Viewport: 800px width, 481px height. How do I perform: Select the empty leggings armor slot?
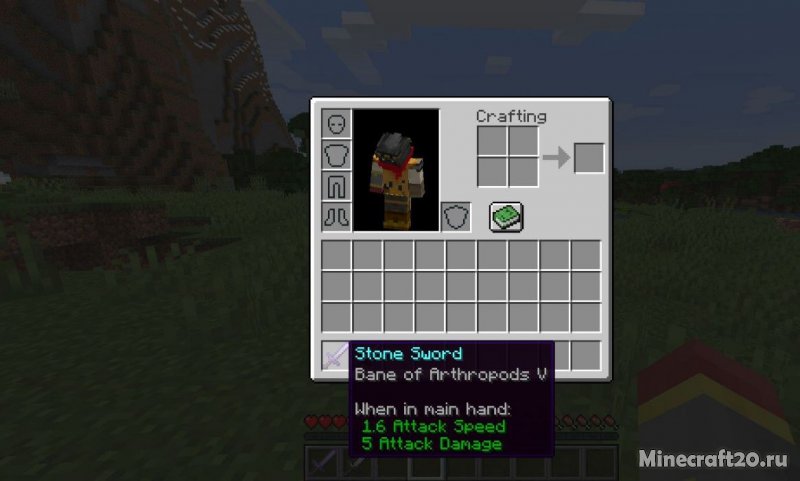pos(336,186)
